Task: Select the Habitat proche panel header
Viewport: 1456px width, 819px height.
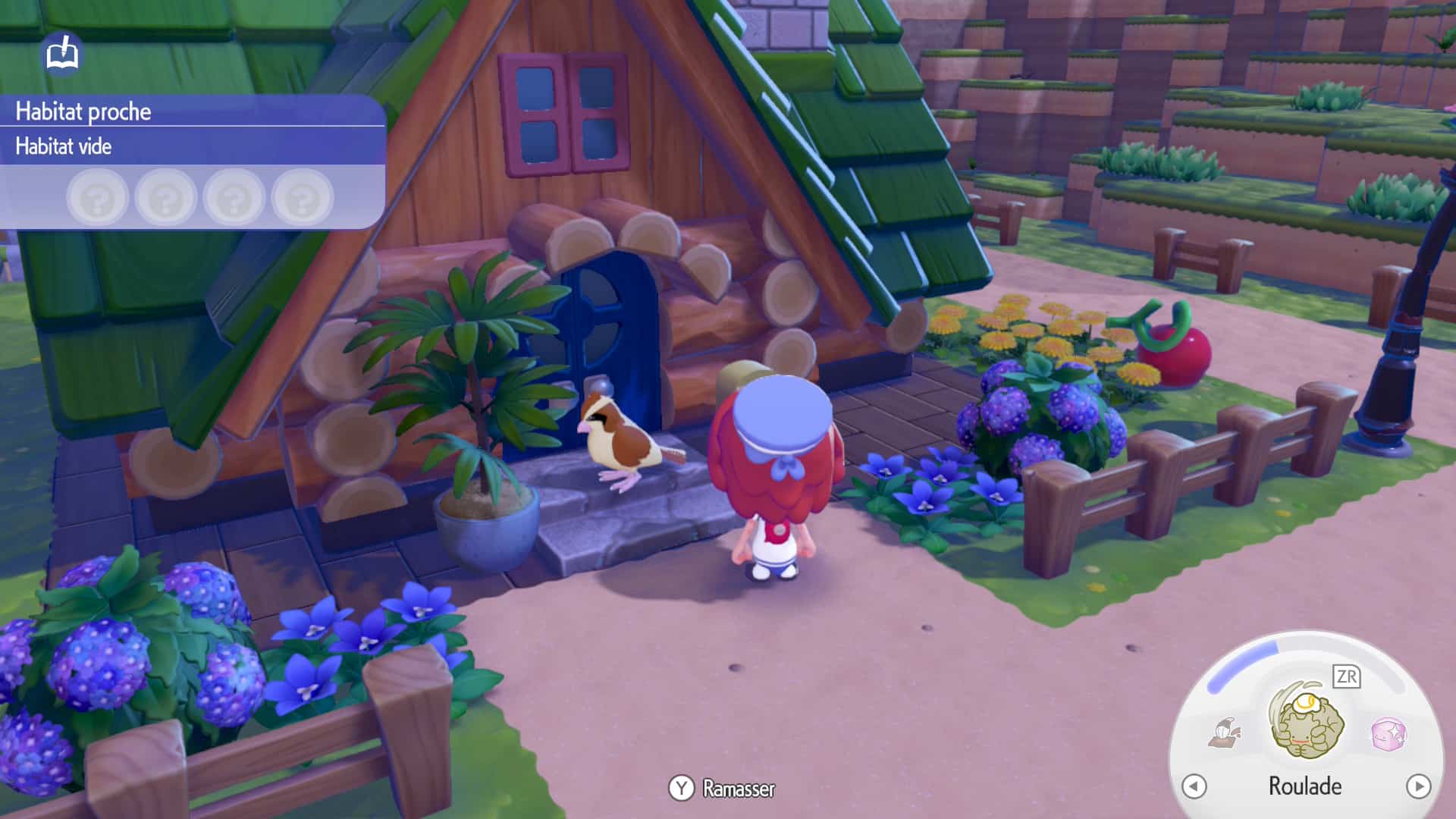Action: pos(83,111)
